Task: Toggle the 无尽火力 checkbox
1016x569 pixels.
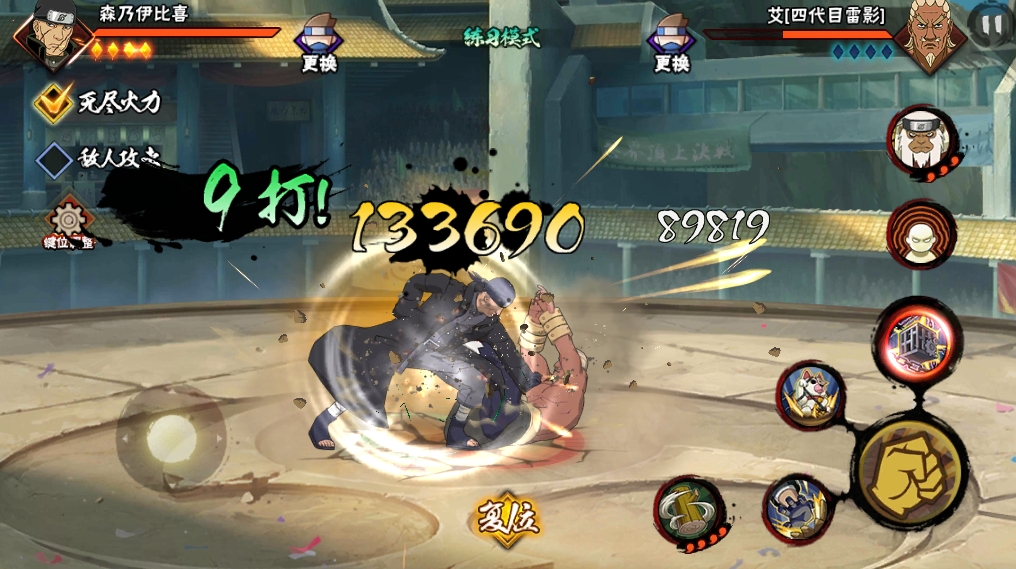Action: 52,101
